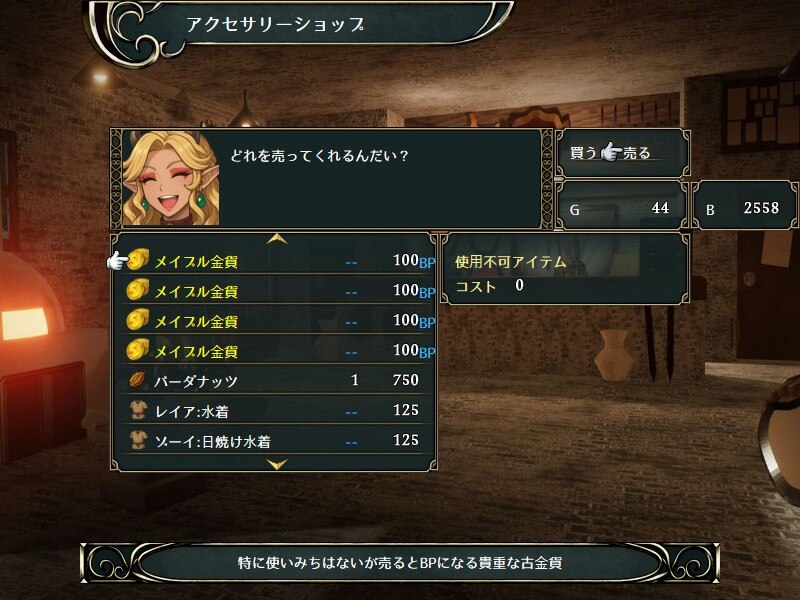Image resolution: width=800 pixels, height=600 pixels.
Task: Click the down arrow below item list
Action: tap(278, 464)
